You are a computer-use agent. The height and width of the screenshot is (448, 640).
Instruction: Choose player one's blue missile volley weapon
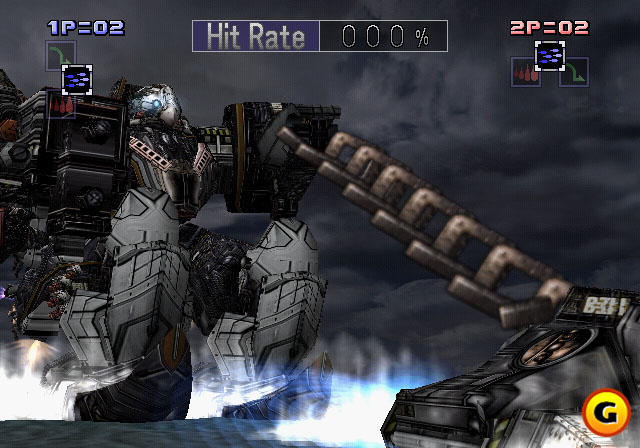77,78
